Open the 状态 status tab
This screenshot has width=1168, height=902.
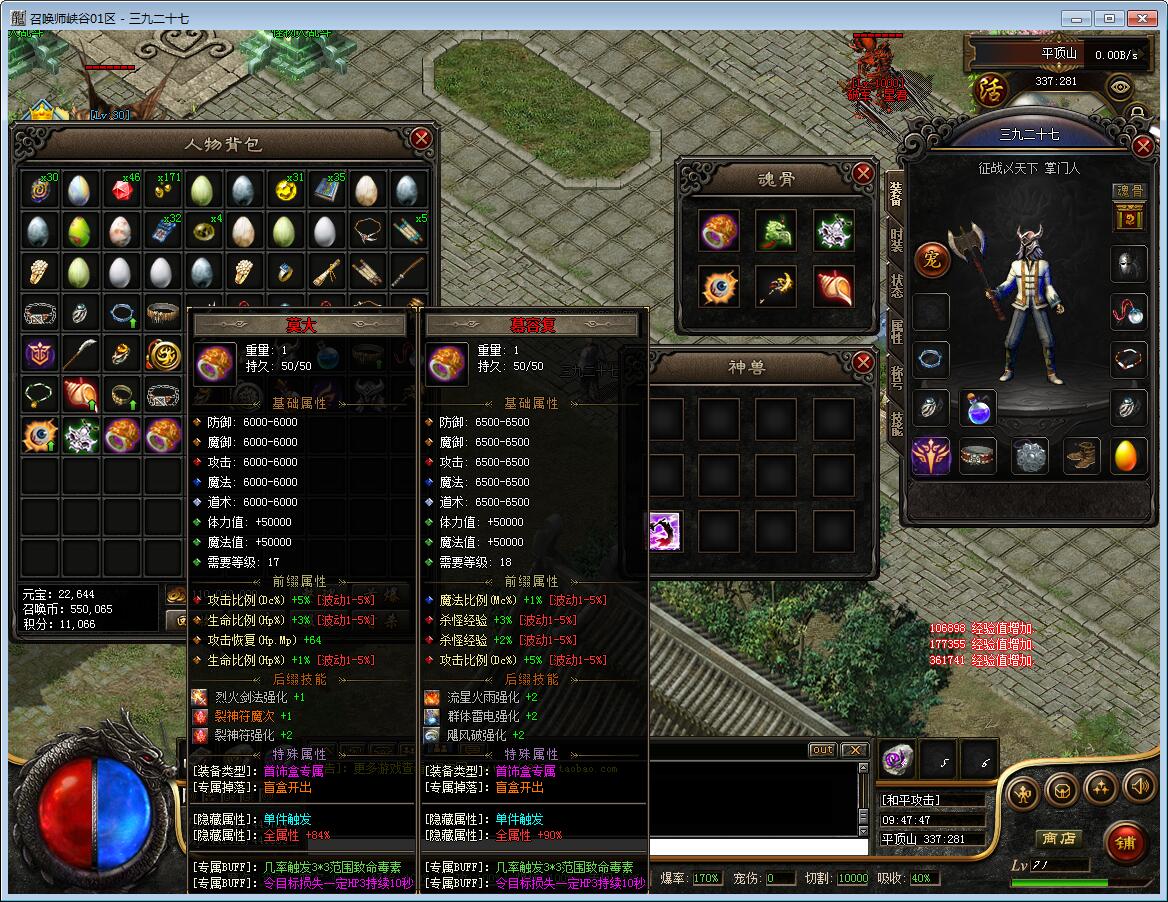pyautogui.click(x=897, y=286)
